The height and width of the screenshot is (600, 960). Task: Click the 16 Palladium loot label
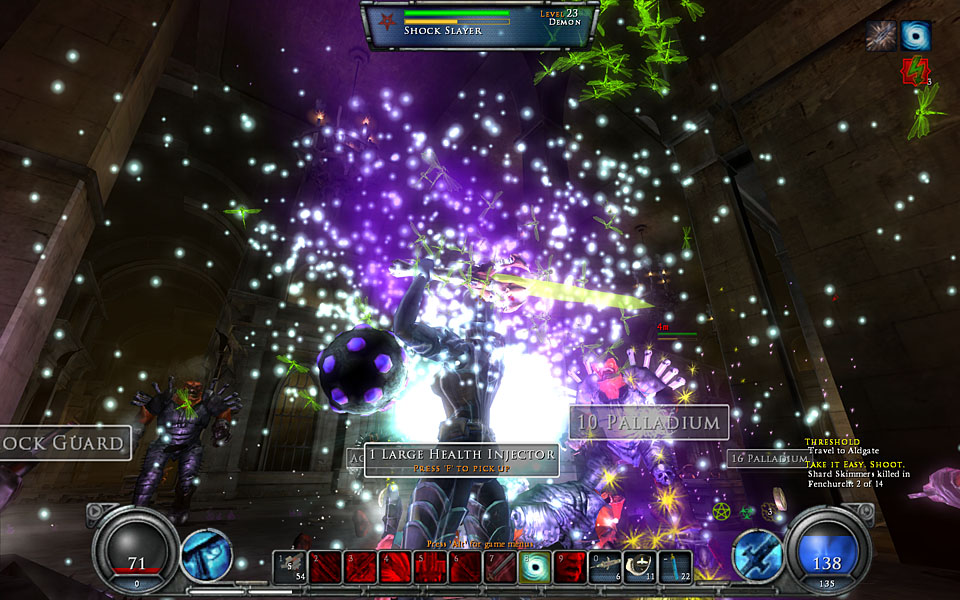767,458
